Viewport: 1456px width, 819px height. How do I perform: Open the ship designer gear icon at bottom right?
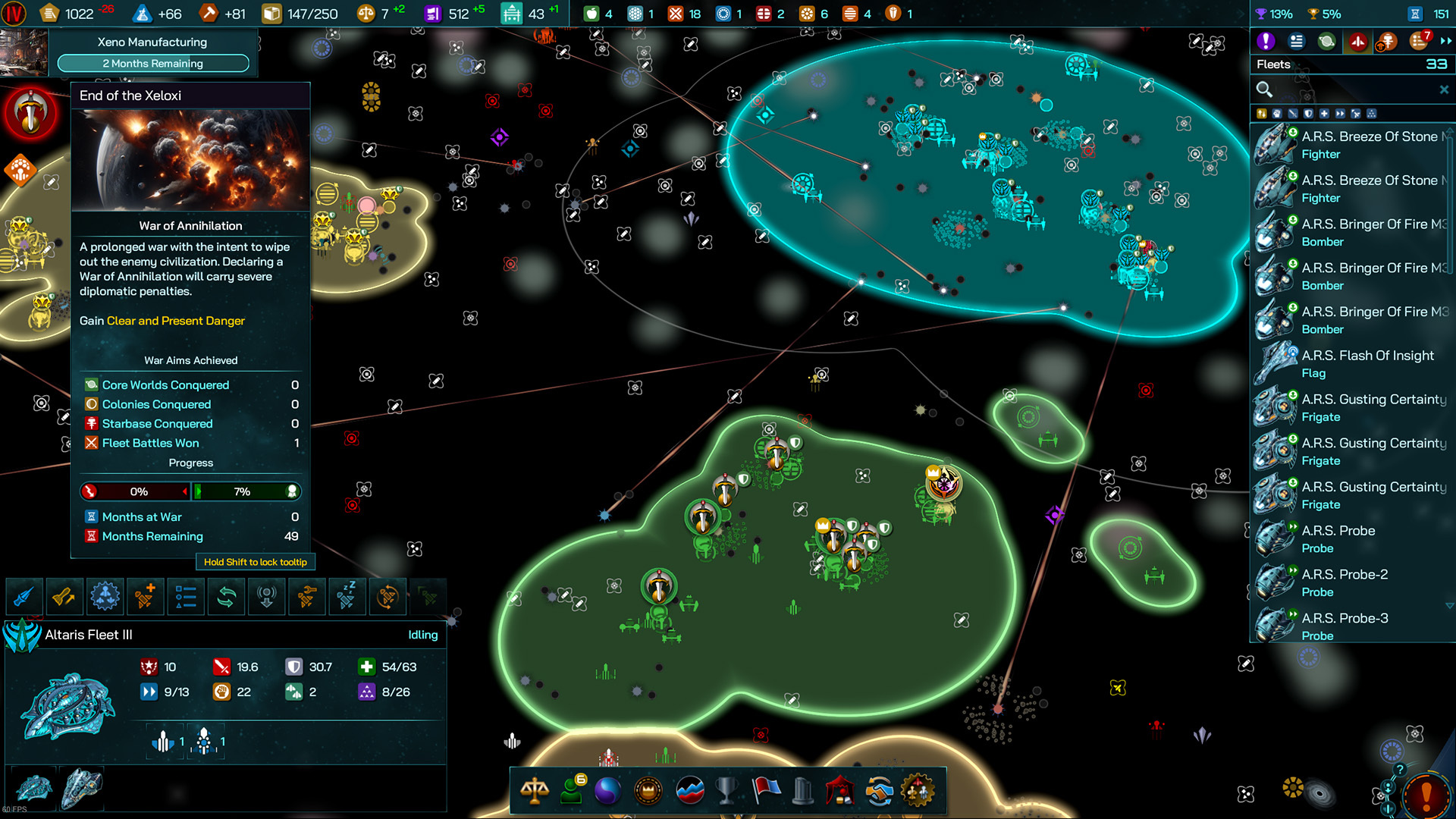915,791
